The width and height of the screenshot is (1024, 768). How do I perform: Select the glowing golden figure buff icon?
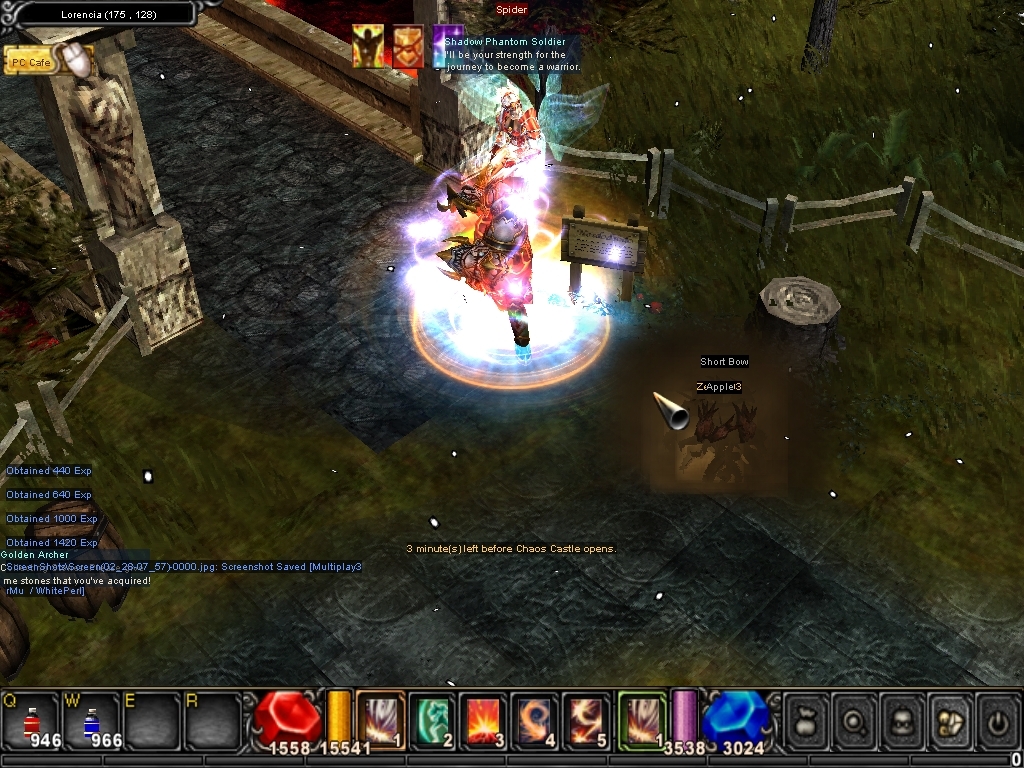point(367,47)
